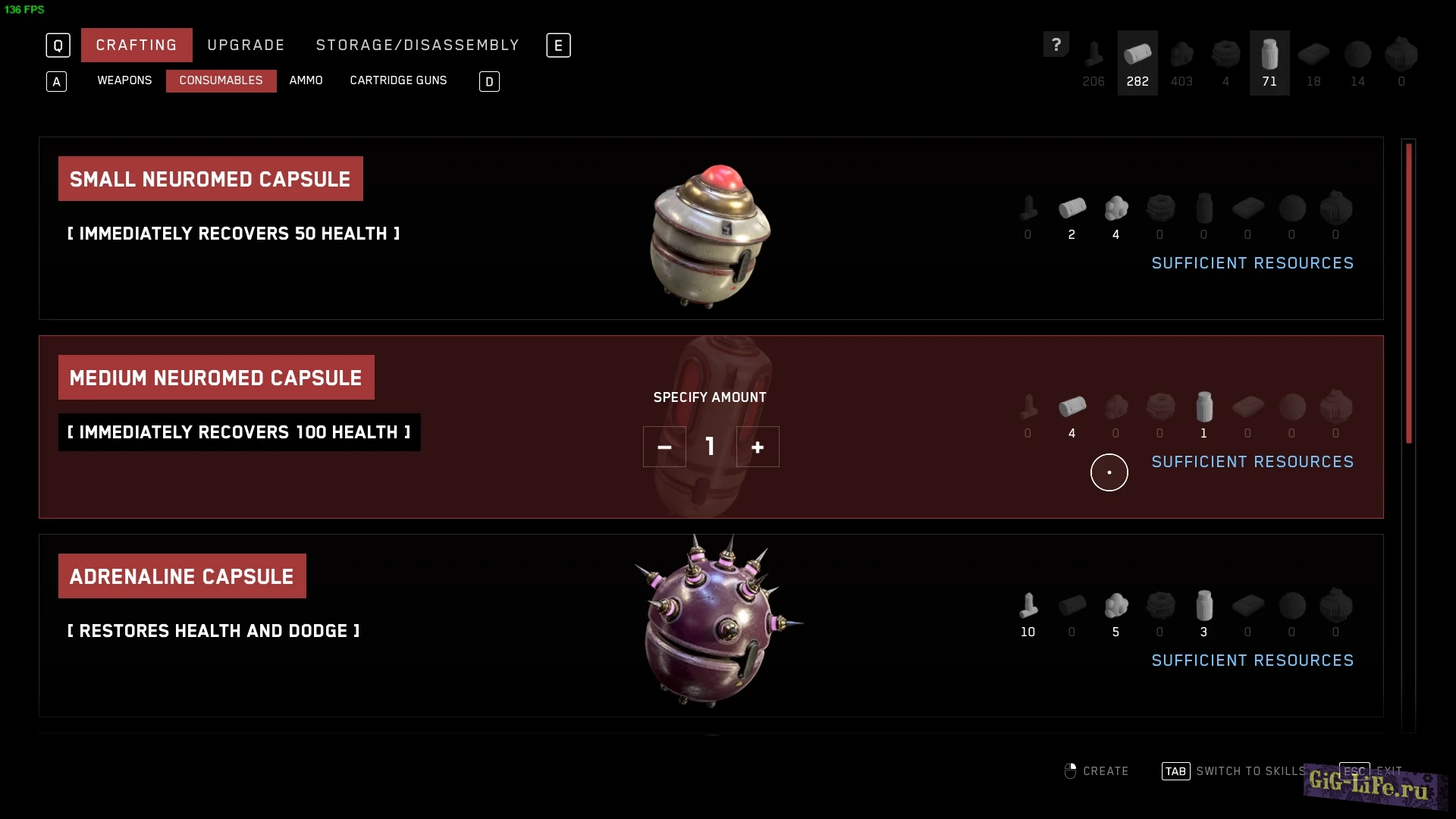Increase craft amount with plus button
Viewport: 1456px width, 819px height.
(758, 447)
